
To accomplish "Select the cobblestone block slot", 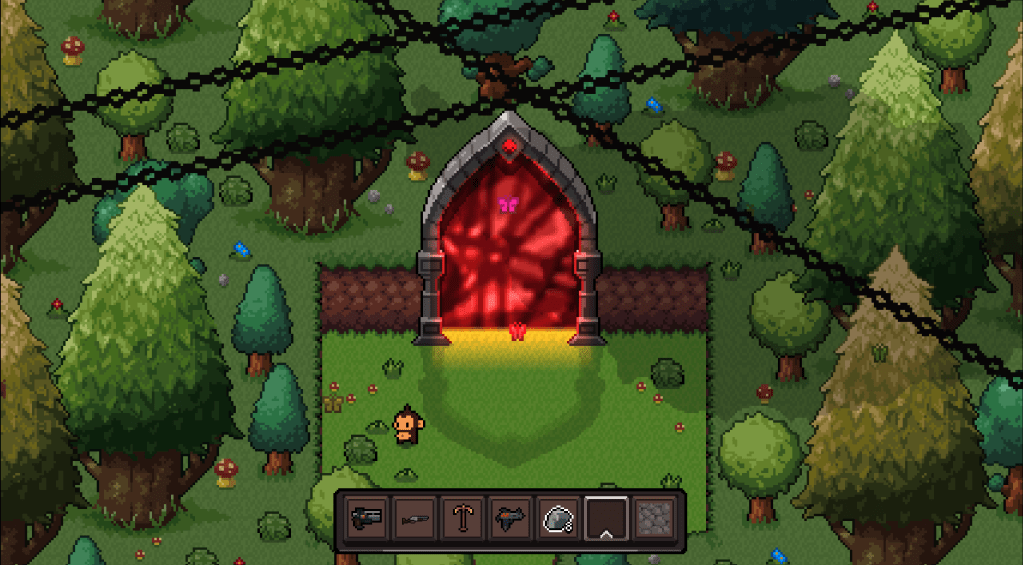I will click(x=654, y=519).
